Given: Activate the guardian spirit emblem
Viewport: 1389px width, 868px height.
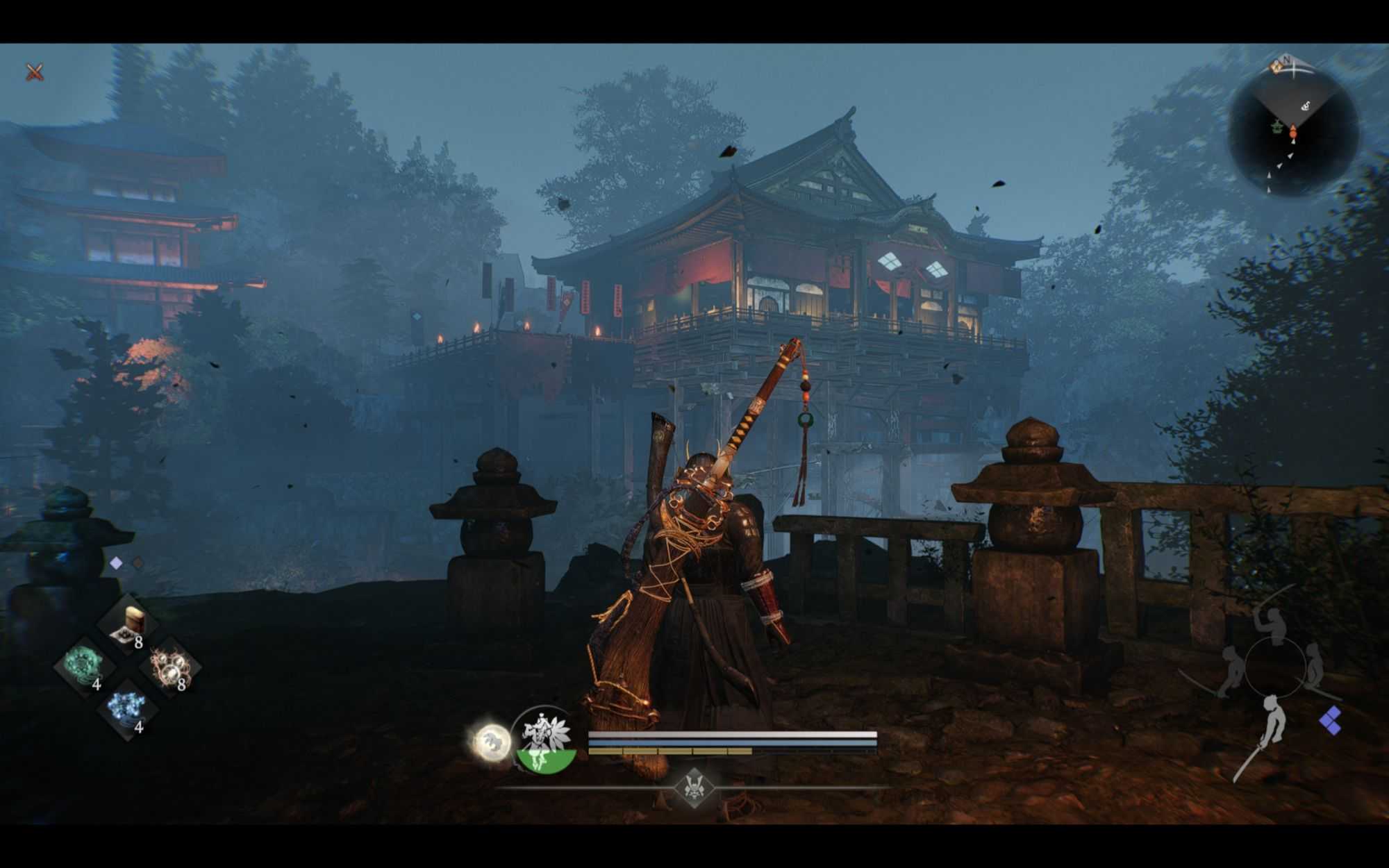Looking at the screenshot, I should (x=546, y=740).
